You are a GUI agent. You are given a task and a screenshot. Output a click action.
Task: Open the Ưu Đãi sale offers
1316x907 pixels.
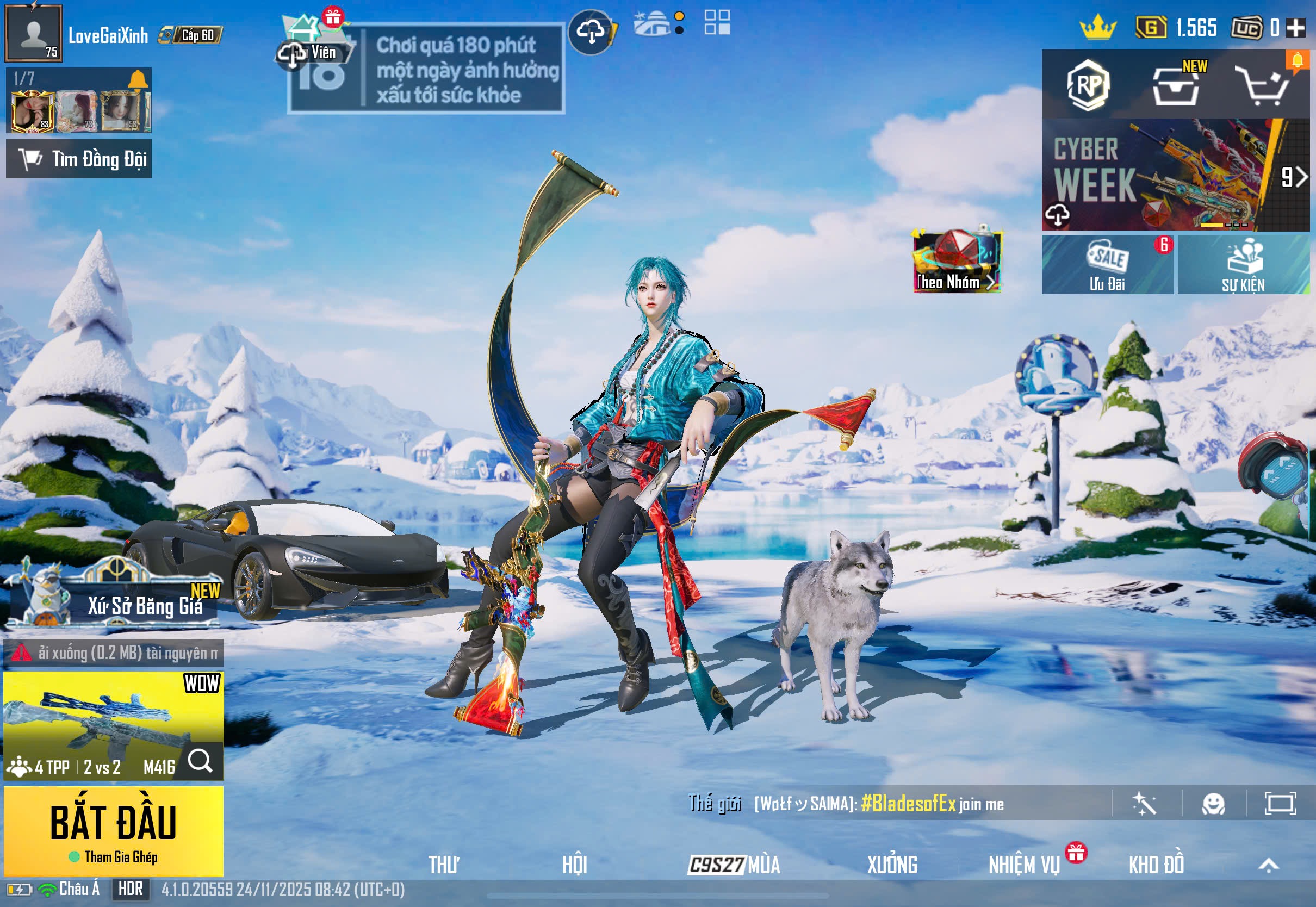(x=1107, y=265)
